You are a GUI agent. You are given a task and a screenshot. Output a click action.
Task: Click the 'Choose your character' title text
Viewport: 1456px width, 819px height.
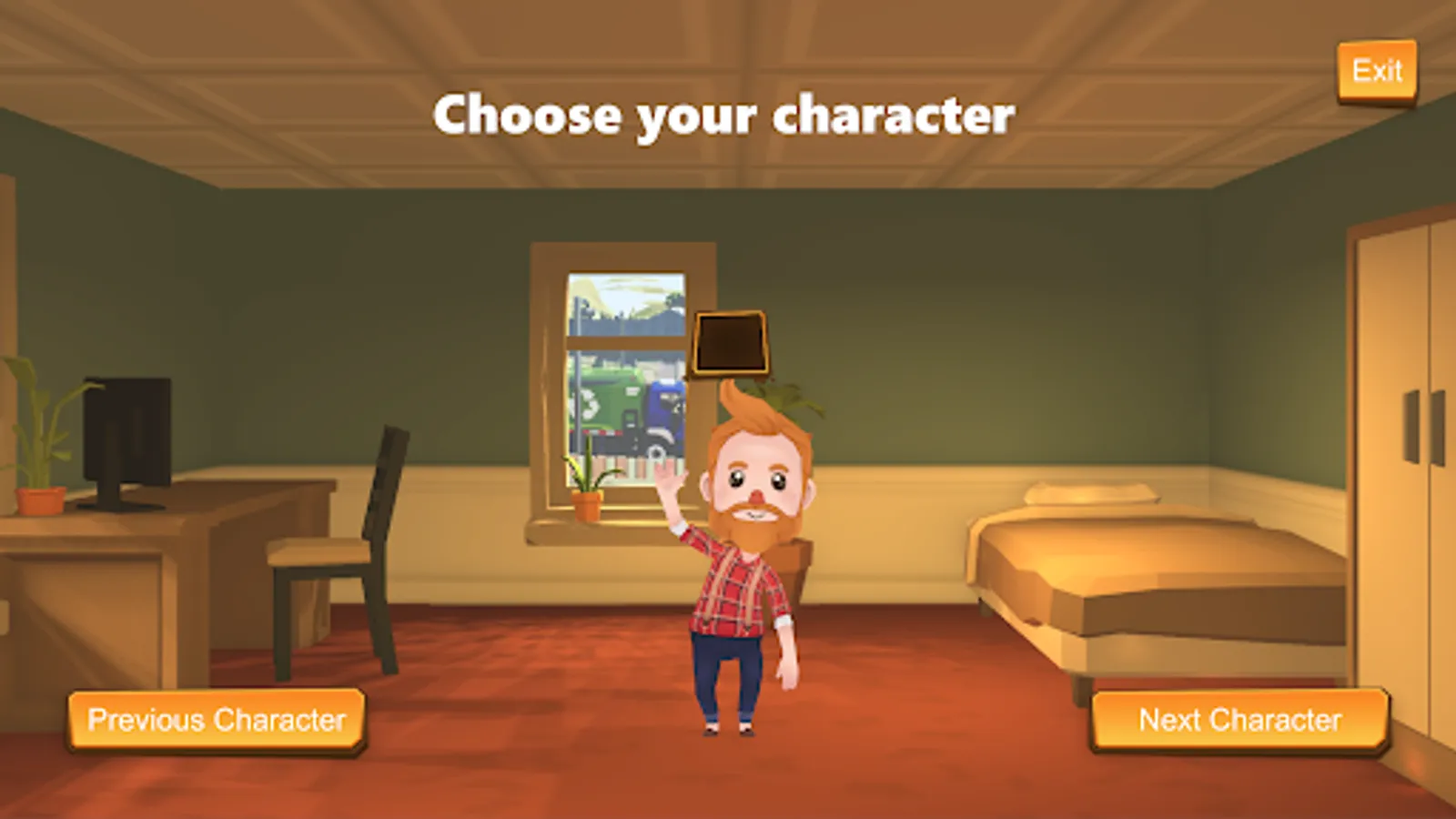coord(725,115)
